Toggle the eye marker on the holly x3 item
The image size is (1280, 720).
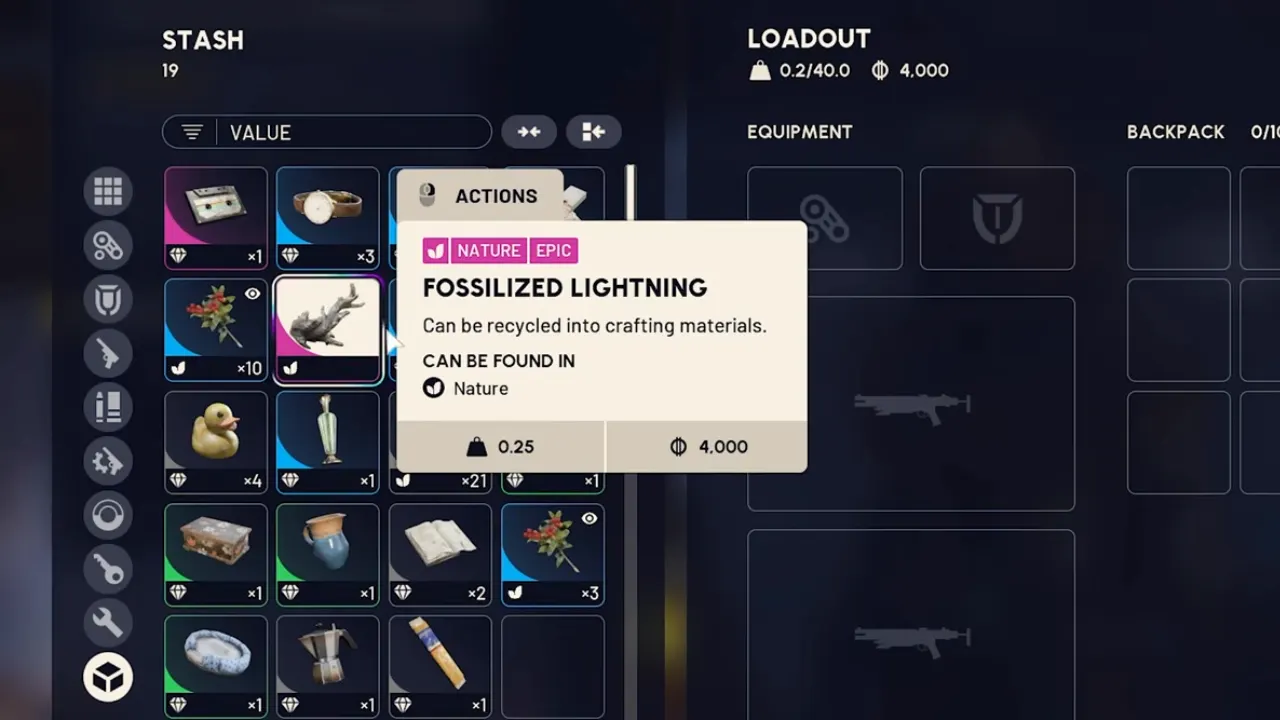tap(589, 518)
